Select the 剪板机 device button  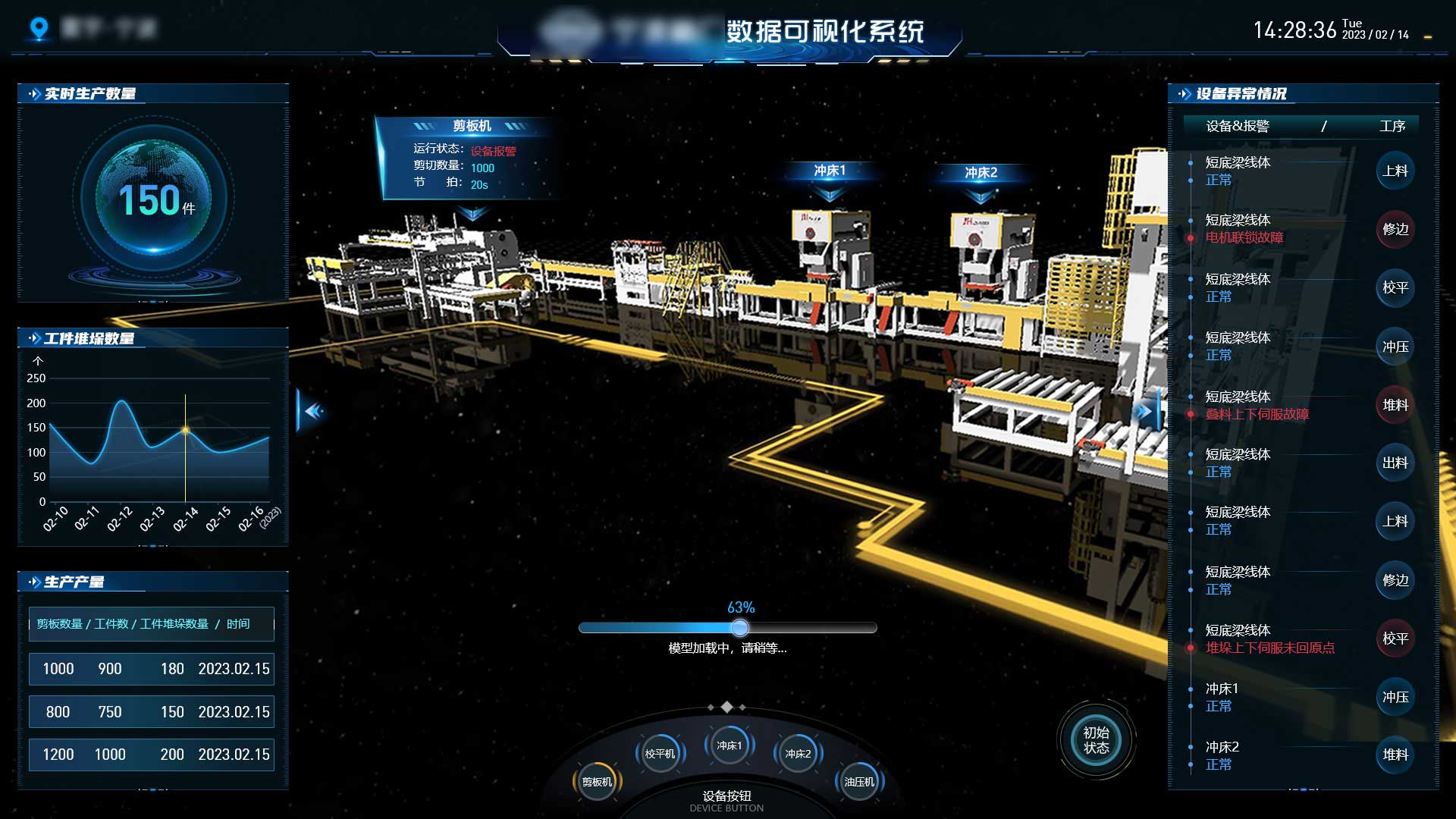[x=597, y=782]
